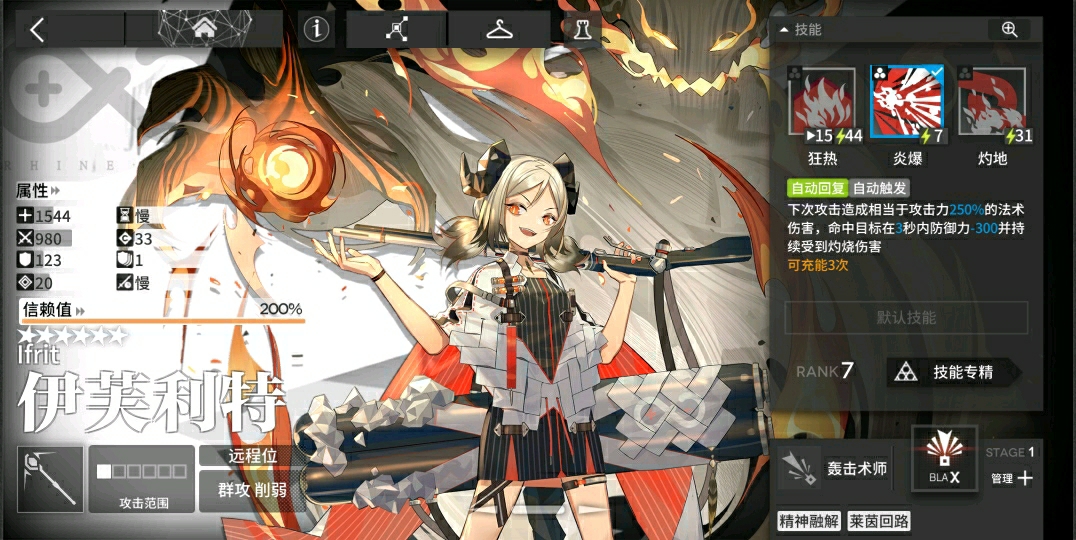
Task: Click the chess piece icon
Action: tap(582, 29)
